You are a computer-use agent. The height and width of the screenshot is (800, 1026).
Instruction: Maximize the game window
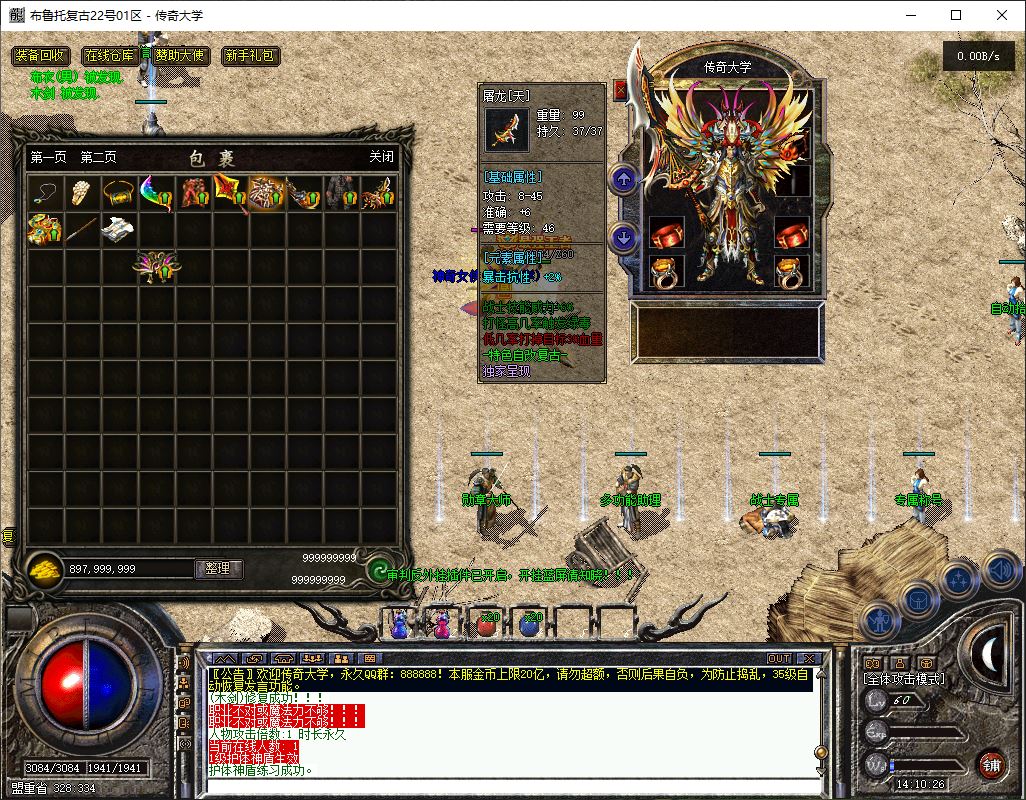(x=956, y=15)
